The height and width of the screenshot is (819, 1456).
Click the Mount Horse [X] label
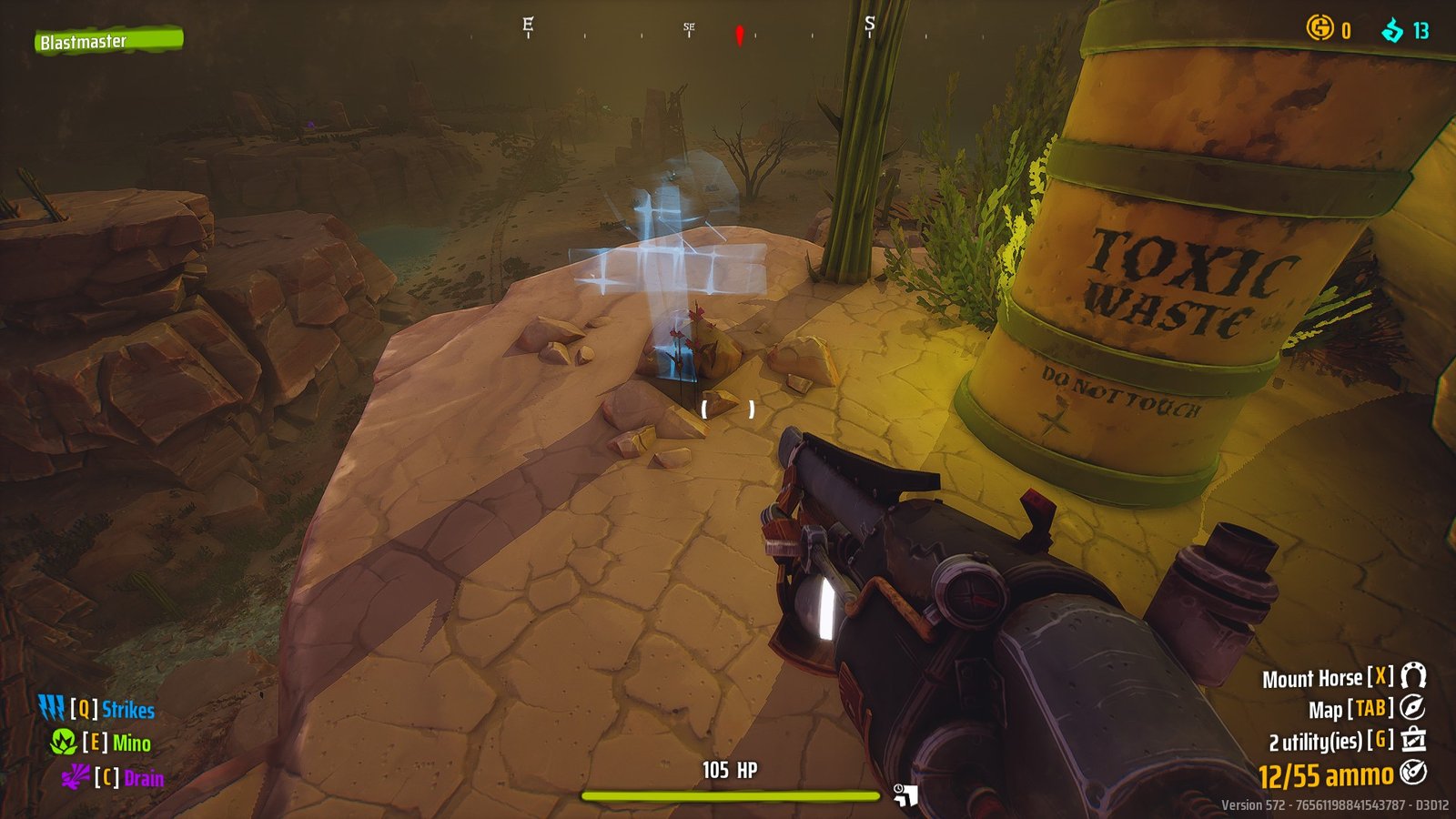point(1319,678)
